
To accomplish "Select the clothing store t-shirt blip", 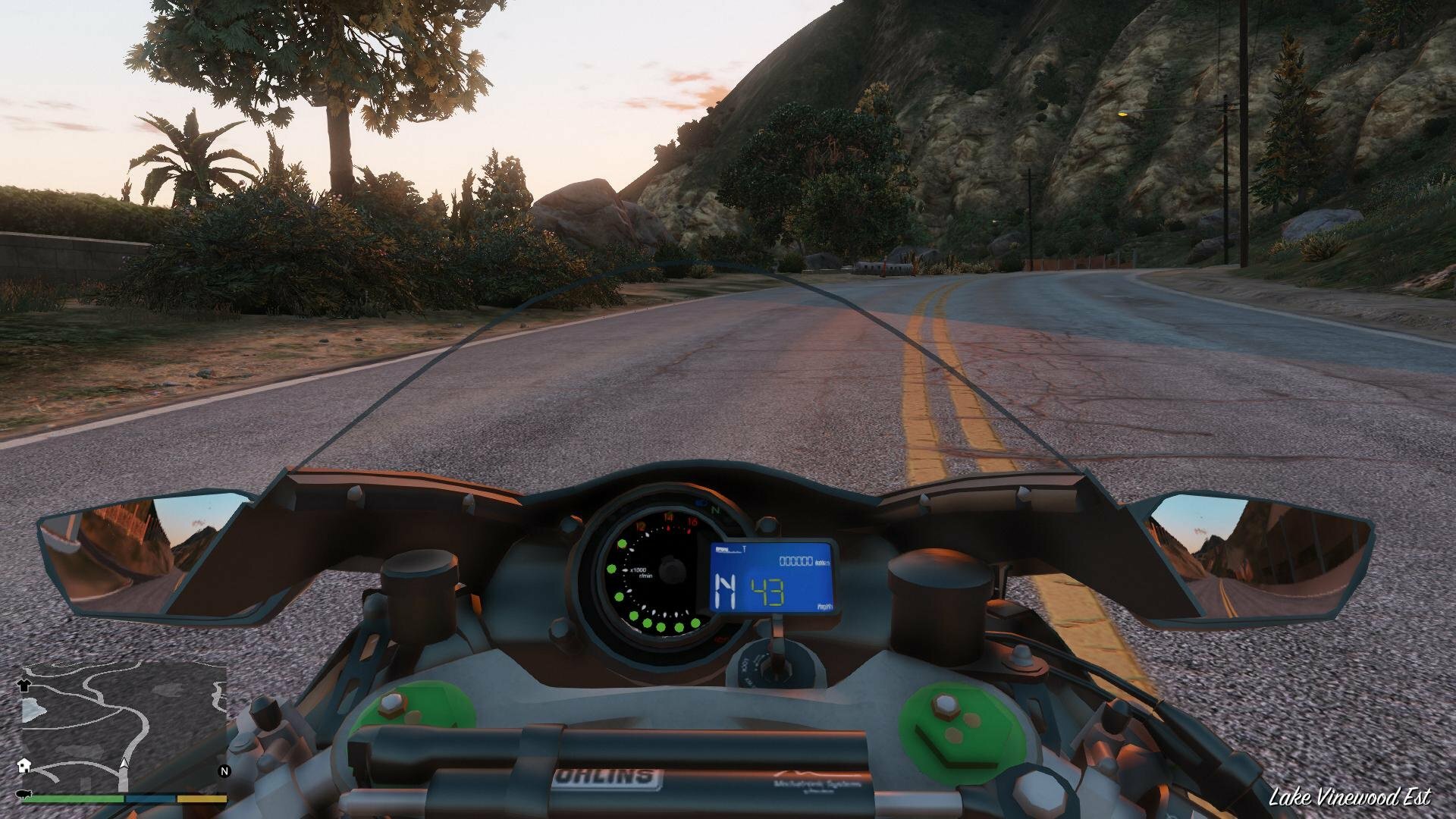I will tap(23, 685).
